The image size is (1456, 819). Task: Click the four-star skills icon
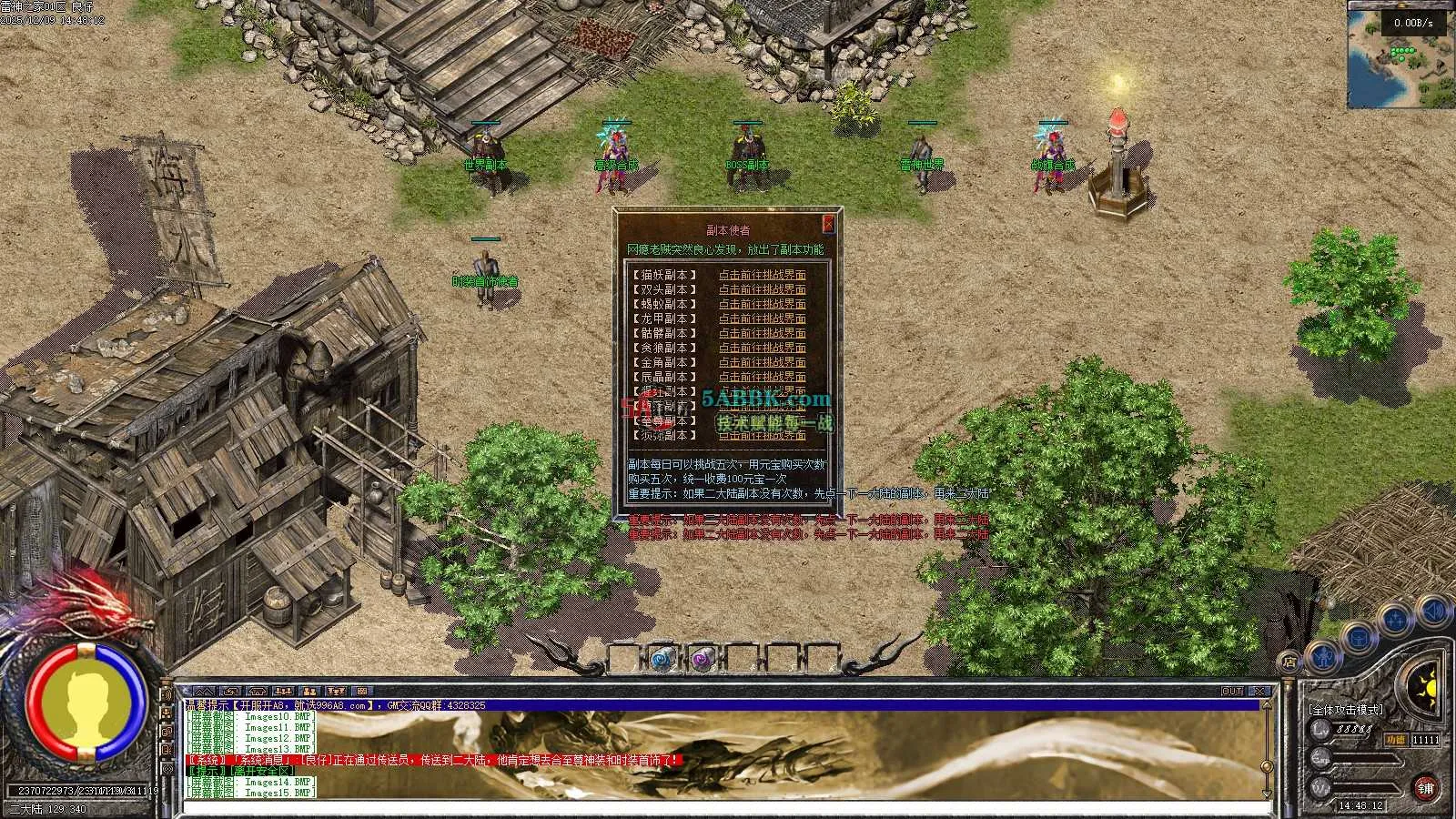(1395, 622)
